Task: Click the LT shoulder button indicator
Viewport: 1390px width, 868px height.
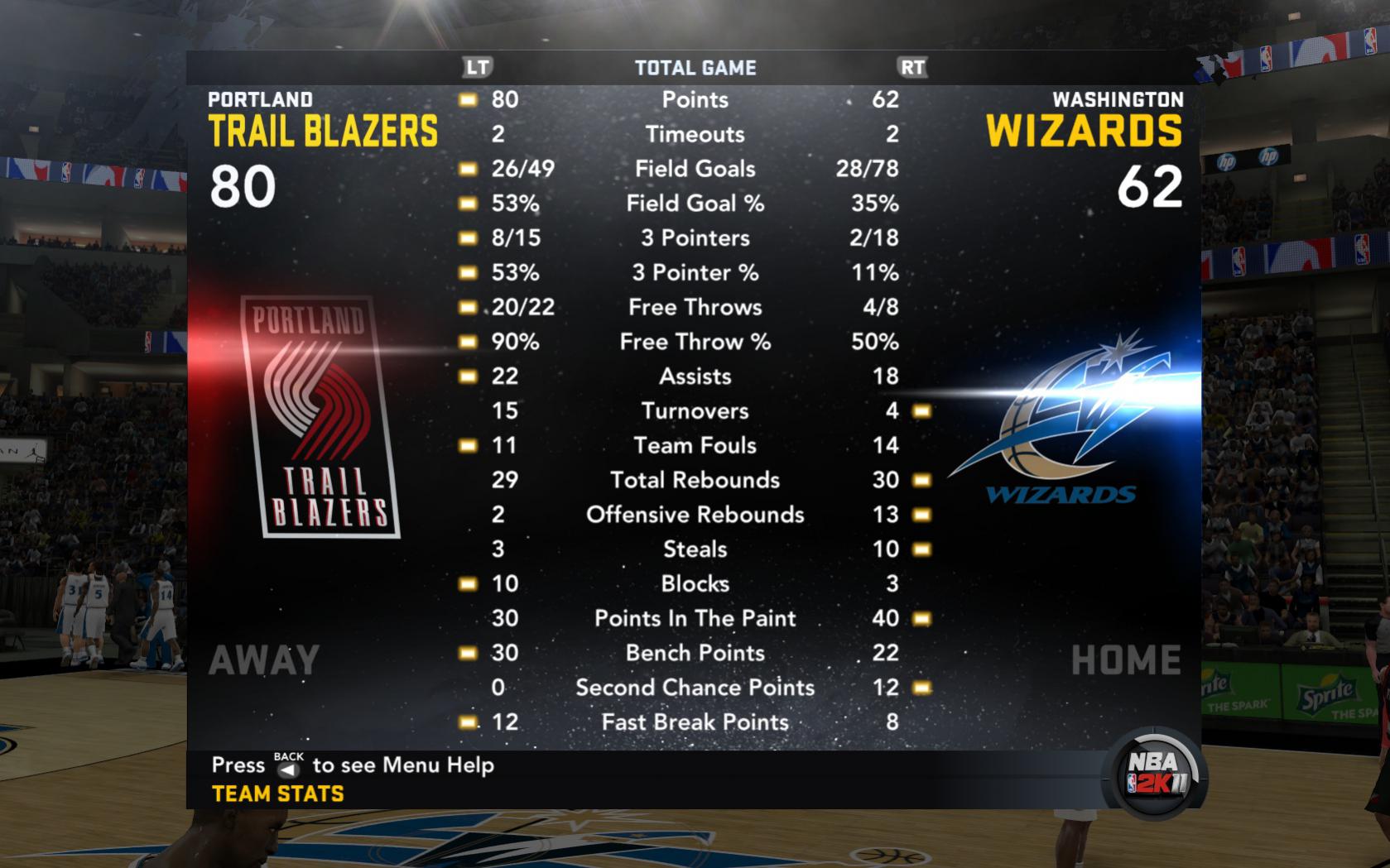Action: click(475, 68)
